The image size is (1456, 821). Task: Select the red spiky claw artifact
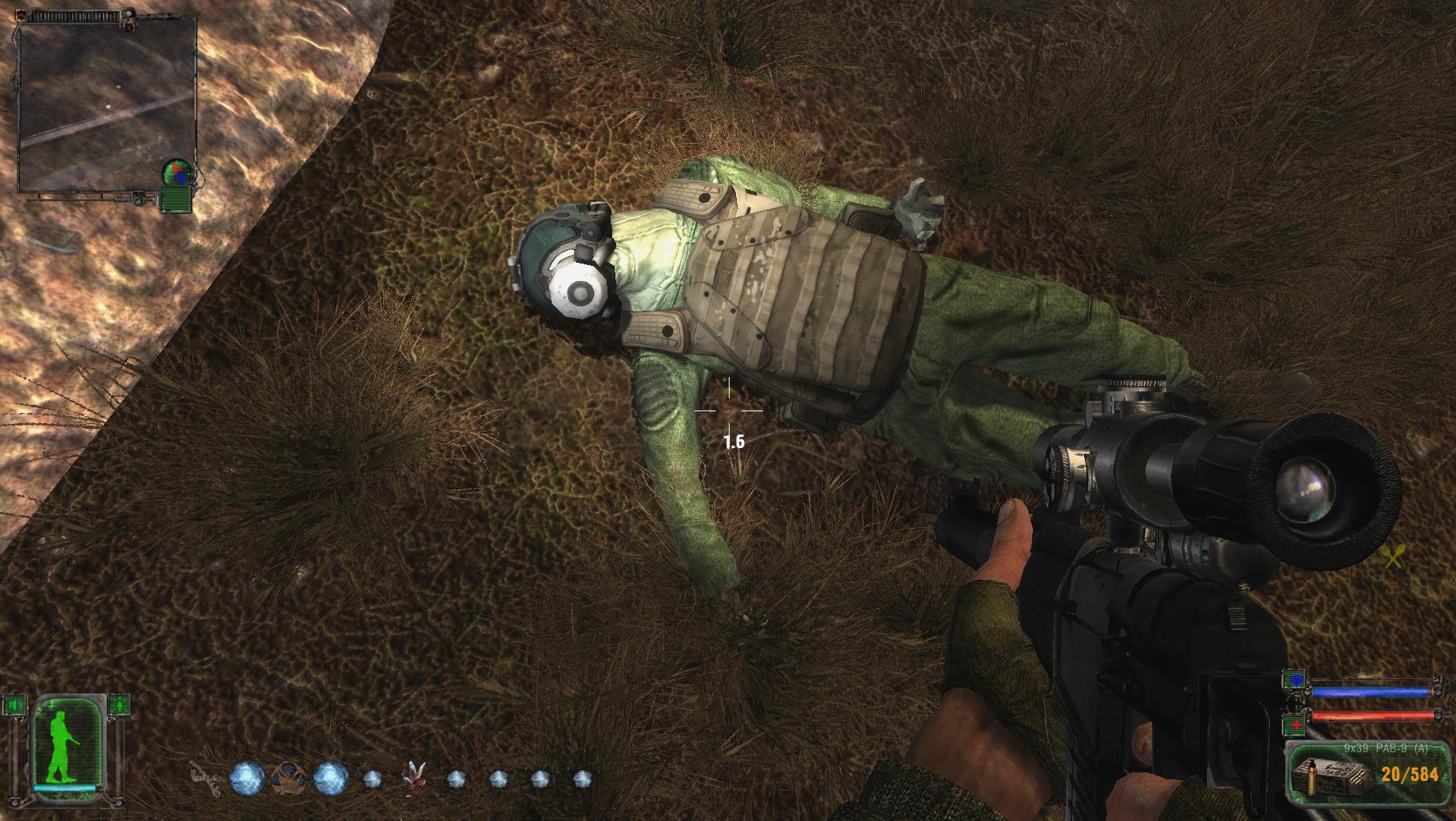[x=413, y=777]
